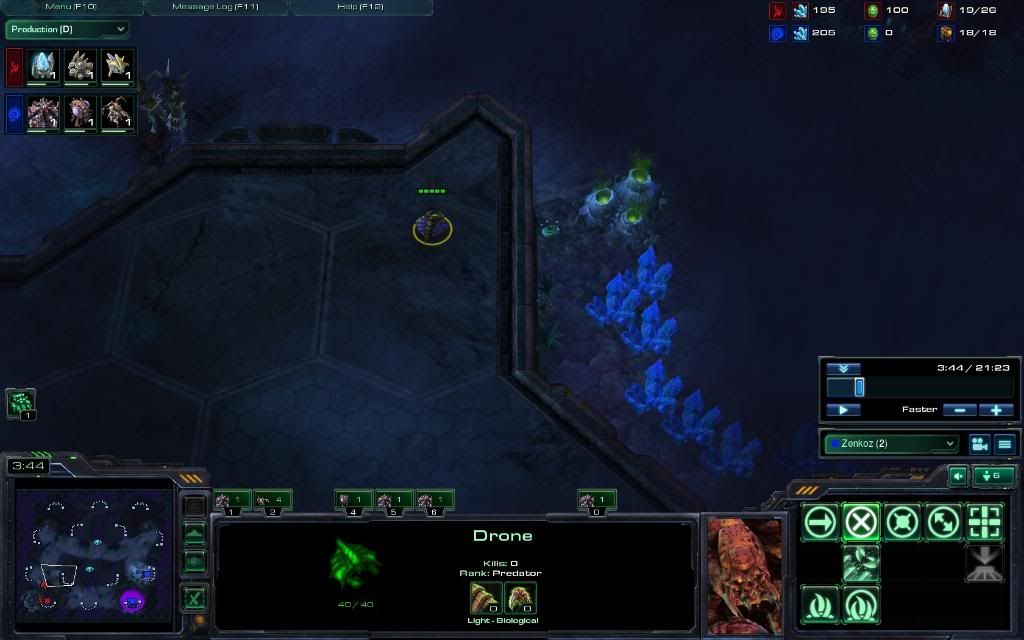The width and height of the screenshot is (1024, 640).
Task: Issue the Move command
Action: point(821,521)
